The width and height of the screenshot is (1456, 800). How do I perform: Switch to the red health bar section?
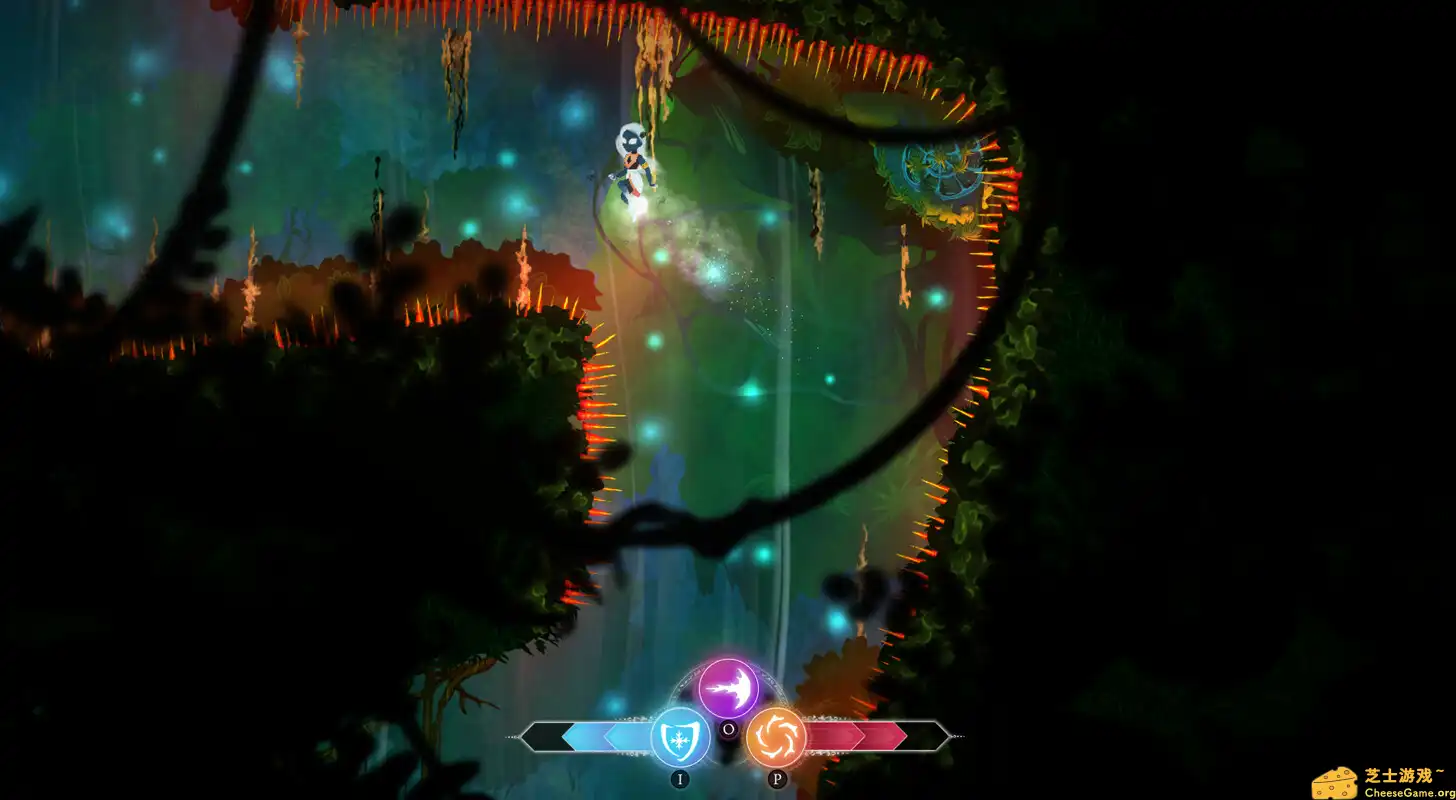(x=860, y=737)
